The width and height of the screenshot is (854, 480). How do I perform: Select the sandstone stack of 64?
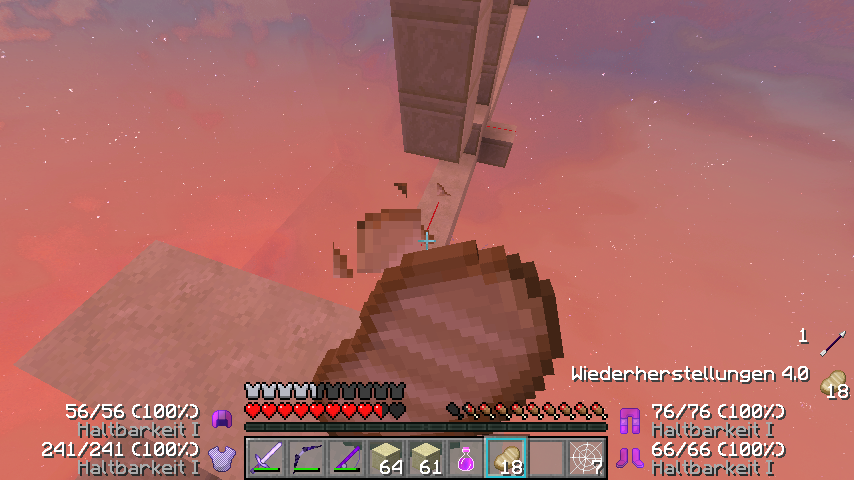coord(386,459)
